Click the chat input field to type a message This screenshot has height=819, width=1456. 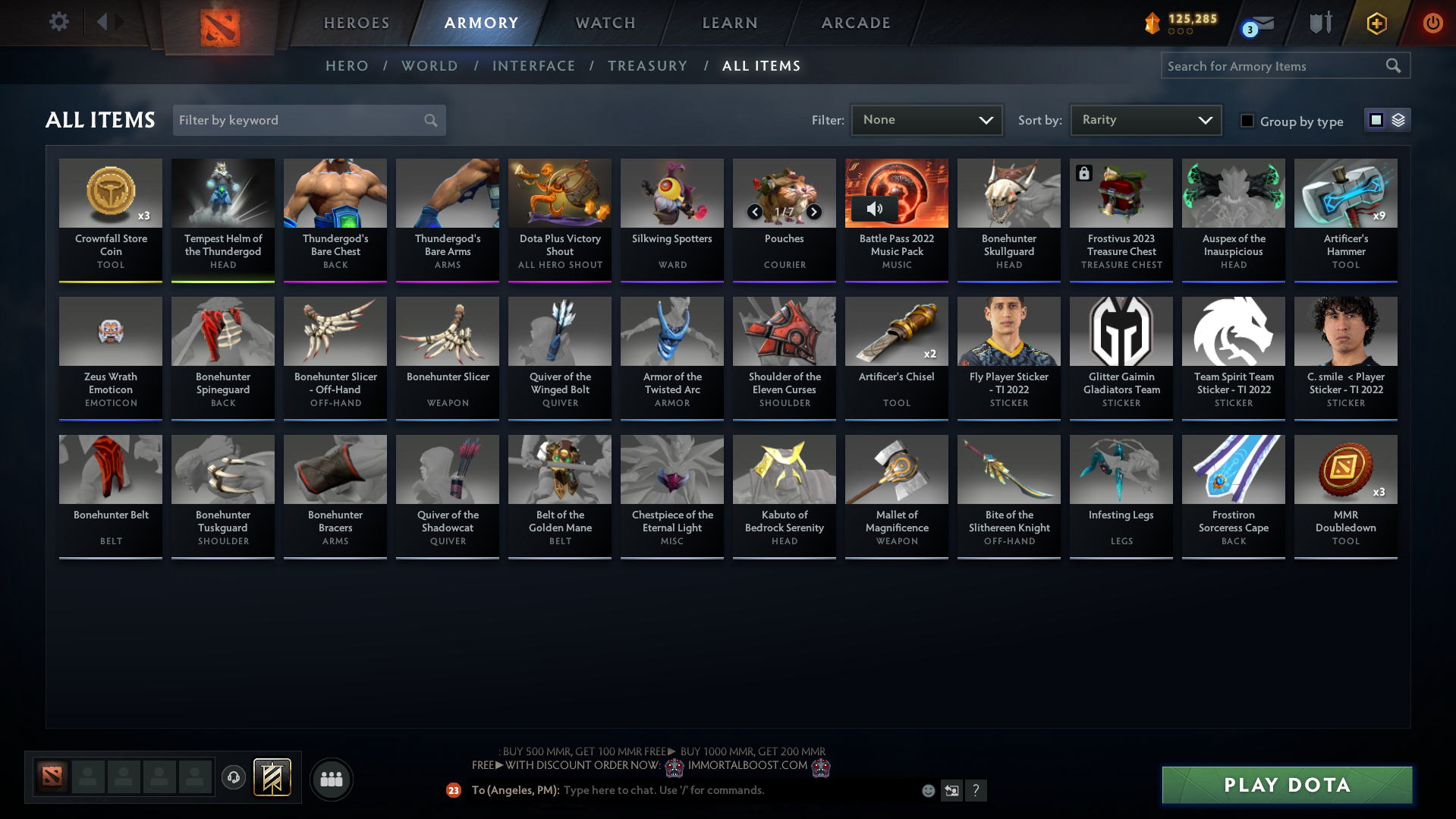721,790
